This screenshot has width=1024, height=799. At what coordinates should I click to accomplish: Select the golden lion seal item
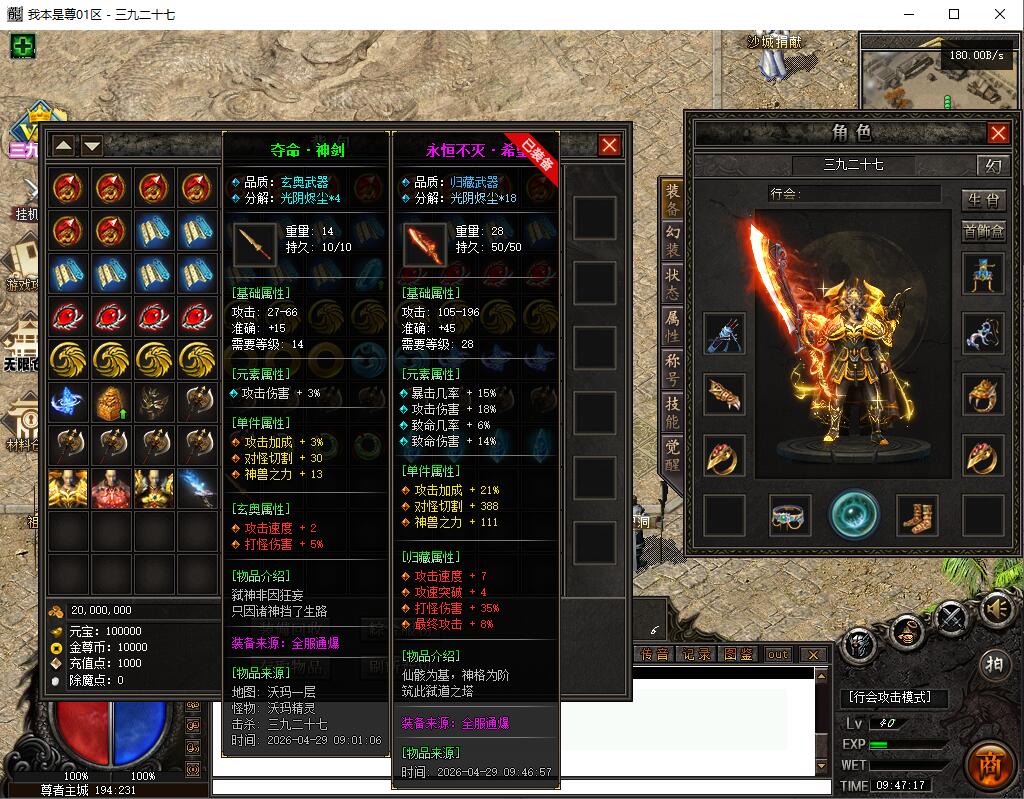pos(112,402)
